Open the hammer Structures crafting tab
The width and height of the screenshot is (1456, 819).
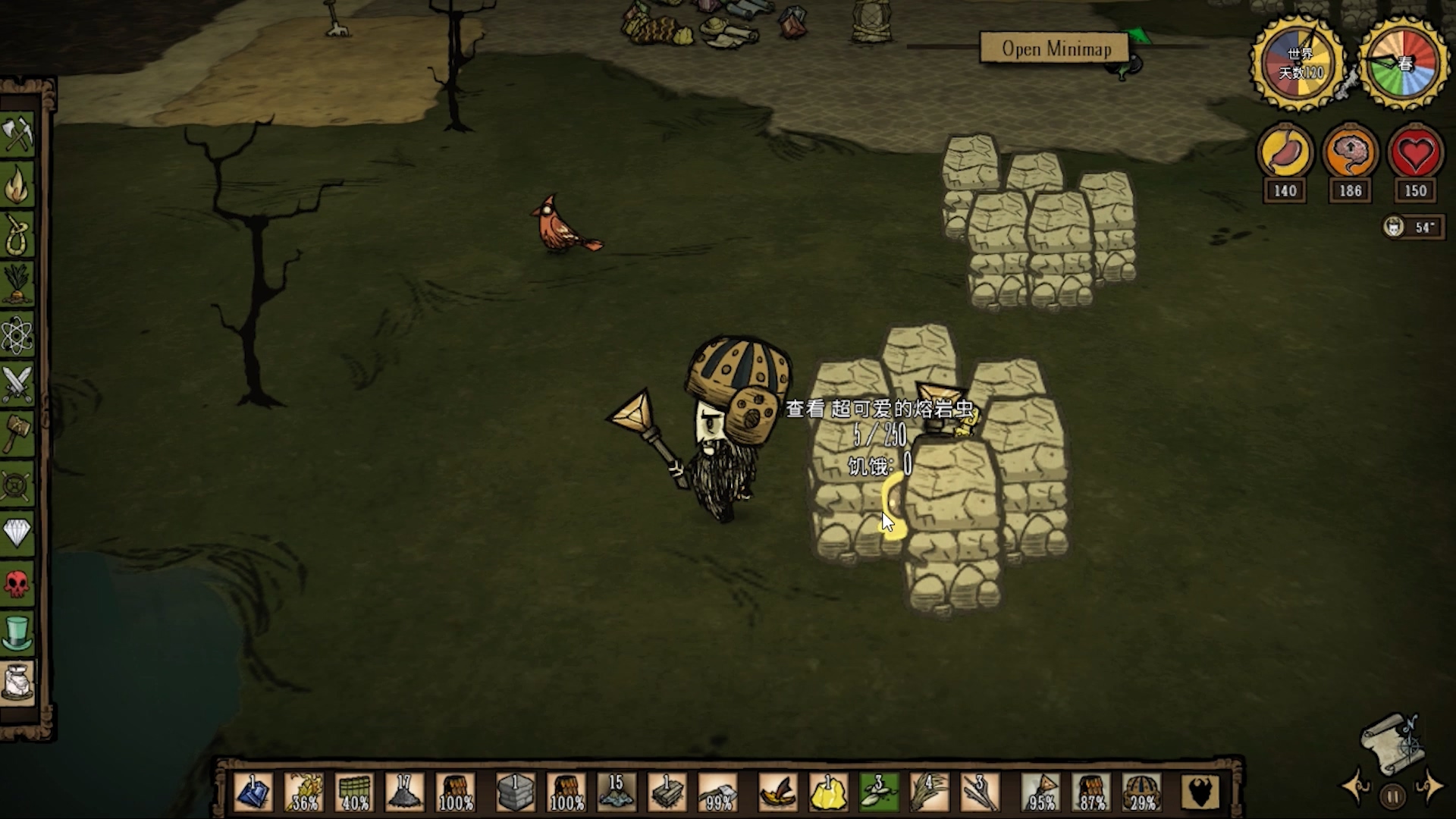tap(17, 434)
